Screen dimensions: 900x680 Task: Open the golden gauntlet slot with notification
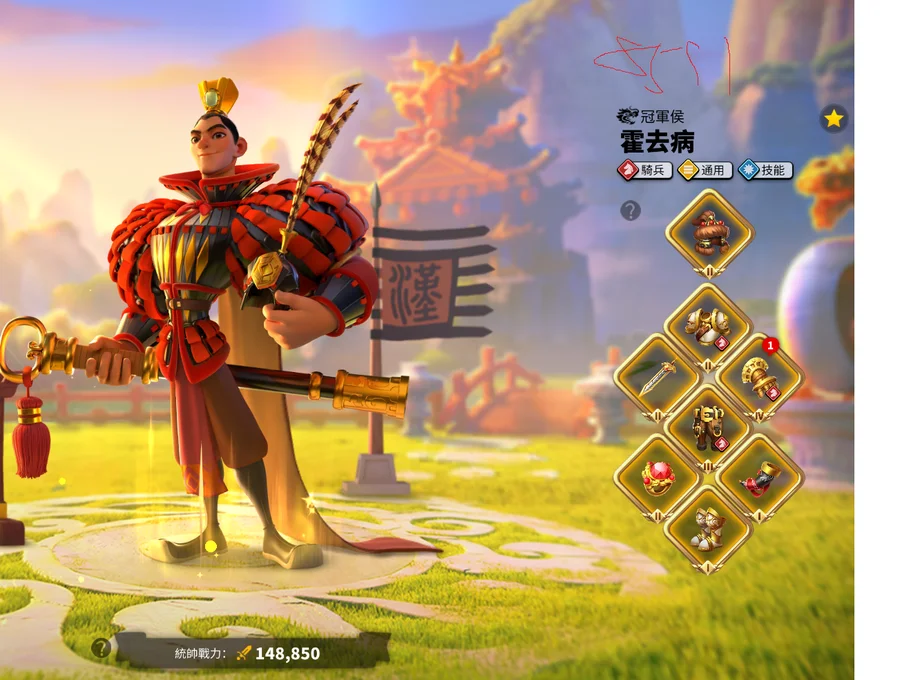coord(759,376)
